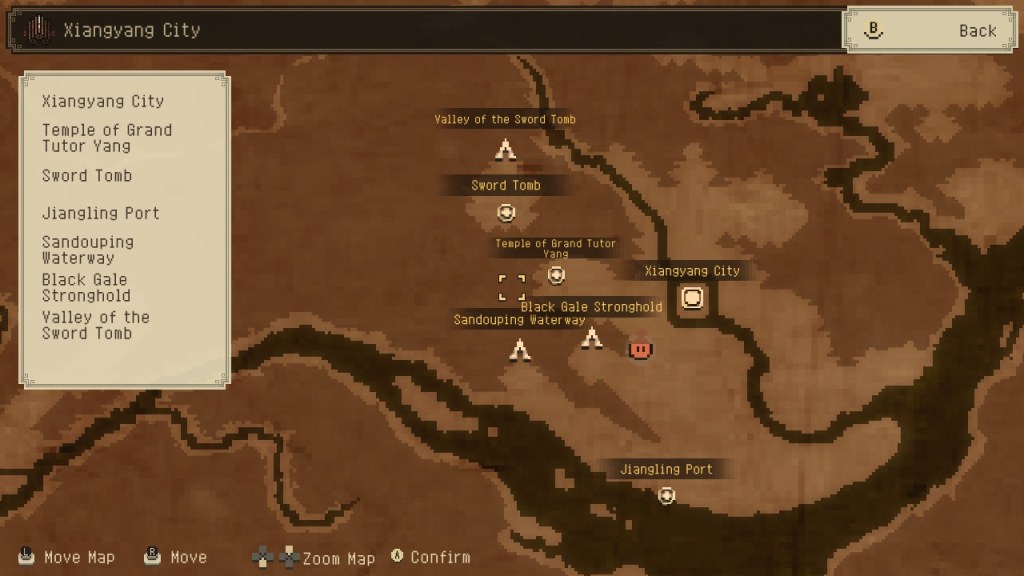Choose Black Gale Stronghold in the list
Image resolution: width=1024 pixels, height=576 pixels.
point(85,288)
